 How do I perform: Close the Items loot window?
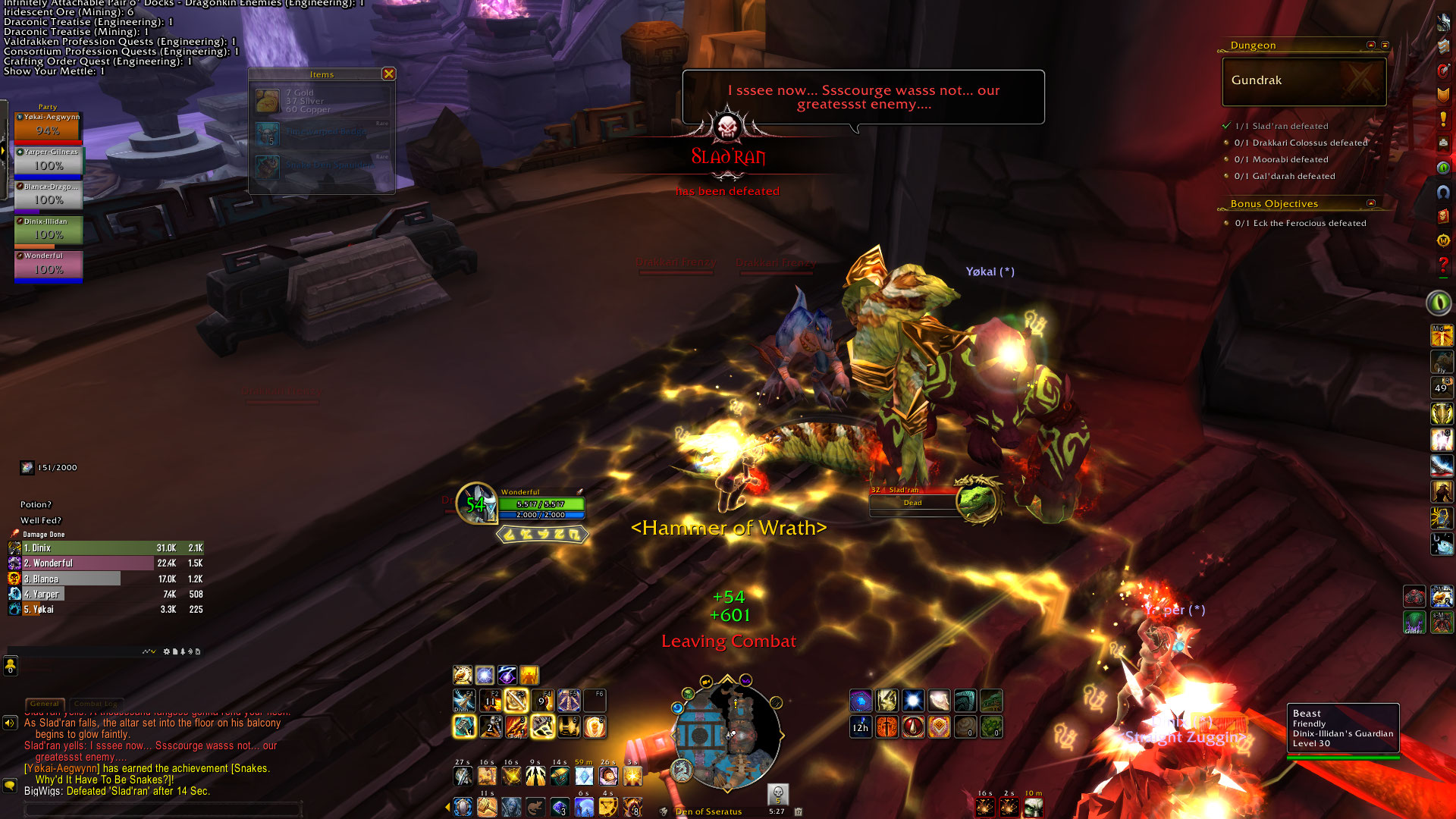pyautogui.click(x=388, y=74)
